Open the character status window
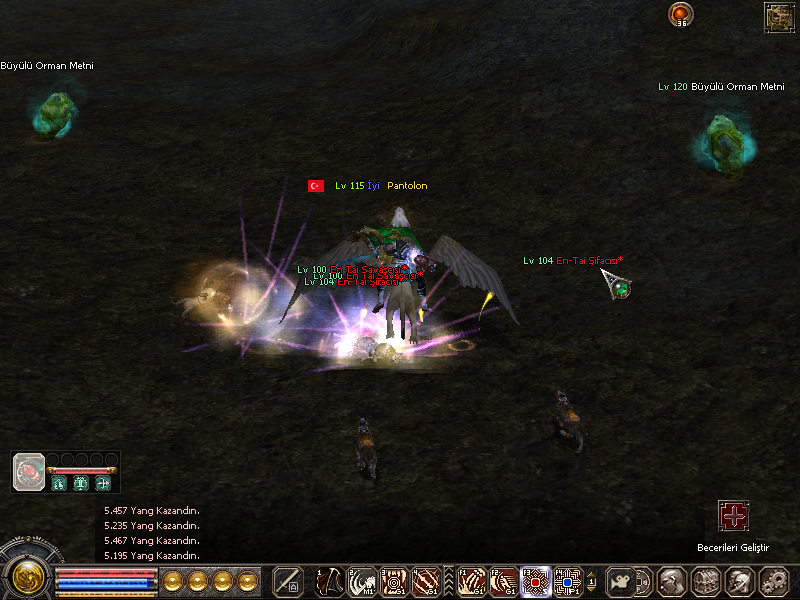 point(672,581)
